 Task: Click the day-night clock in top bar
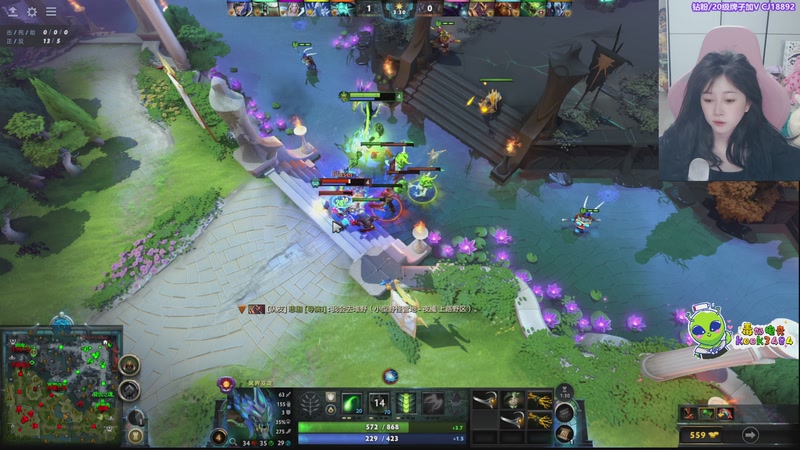(x=399, y=10)
